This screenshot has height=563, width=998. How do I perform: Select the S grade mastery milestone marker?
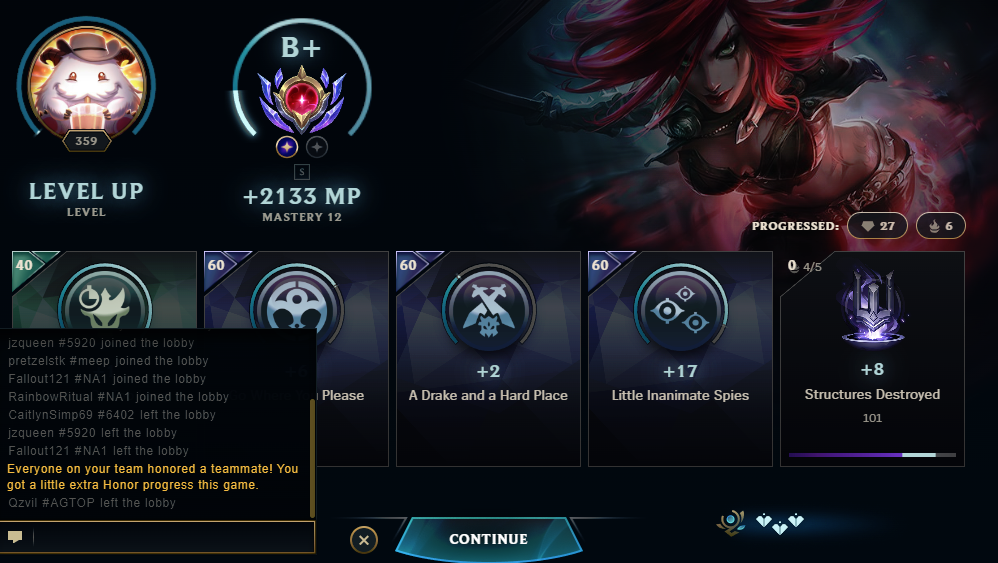301,173
